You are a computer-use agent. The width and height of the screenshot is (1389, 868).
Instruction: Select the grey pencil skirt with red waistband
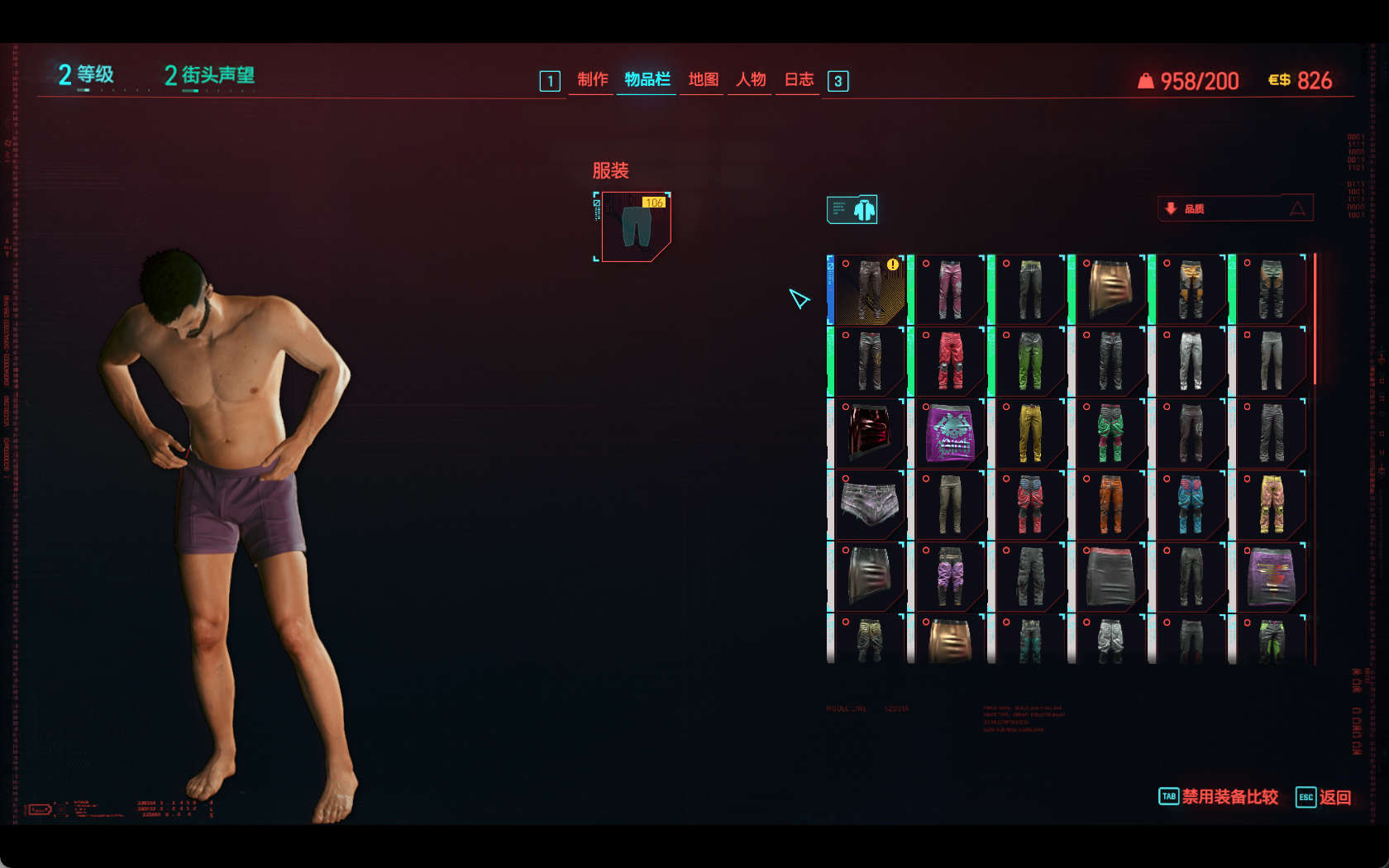1110,576
